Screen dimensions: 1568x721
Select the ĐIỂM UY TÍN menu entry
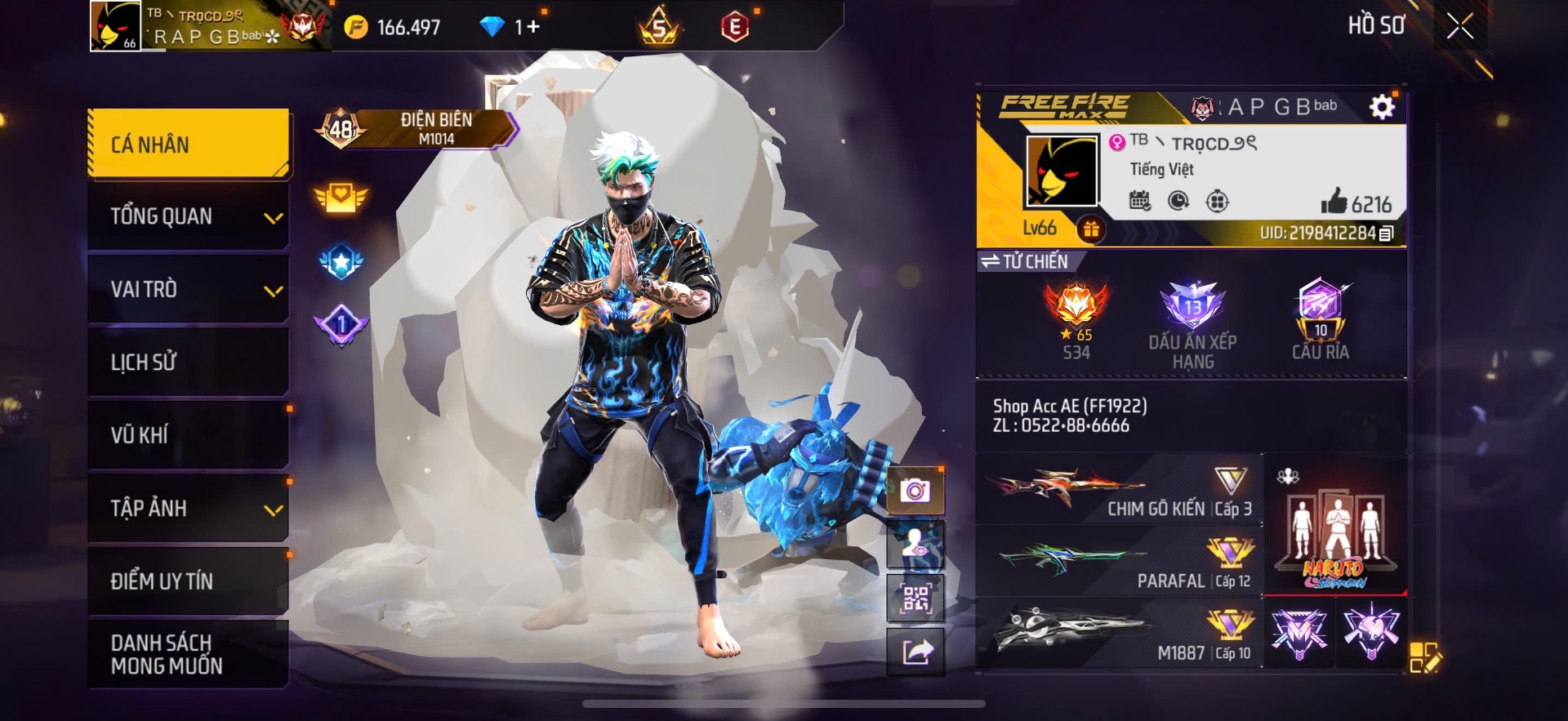coord(187,581)
